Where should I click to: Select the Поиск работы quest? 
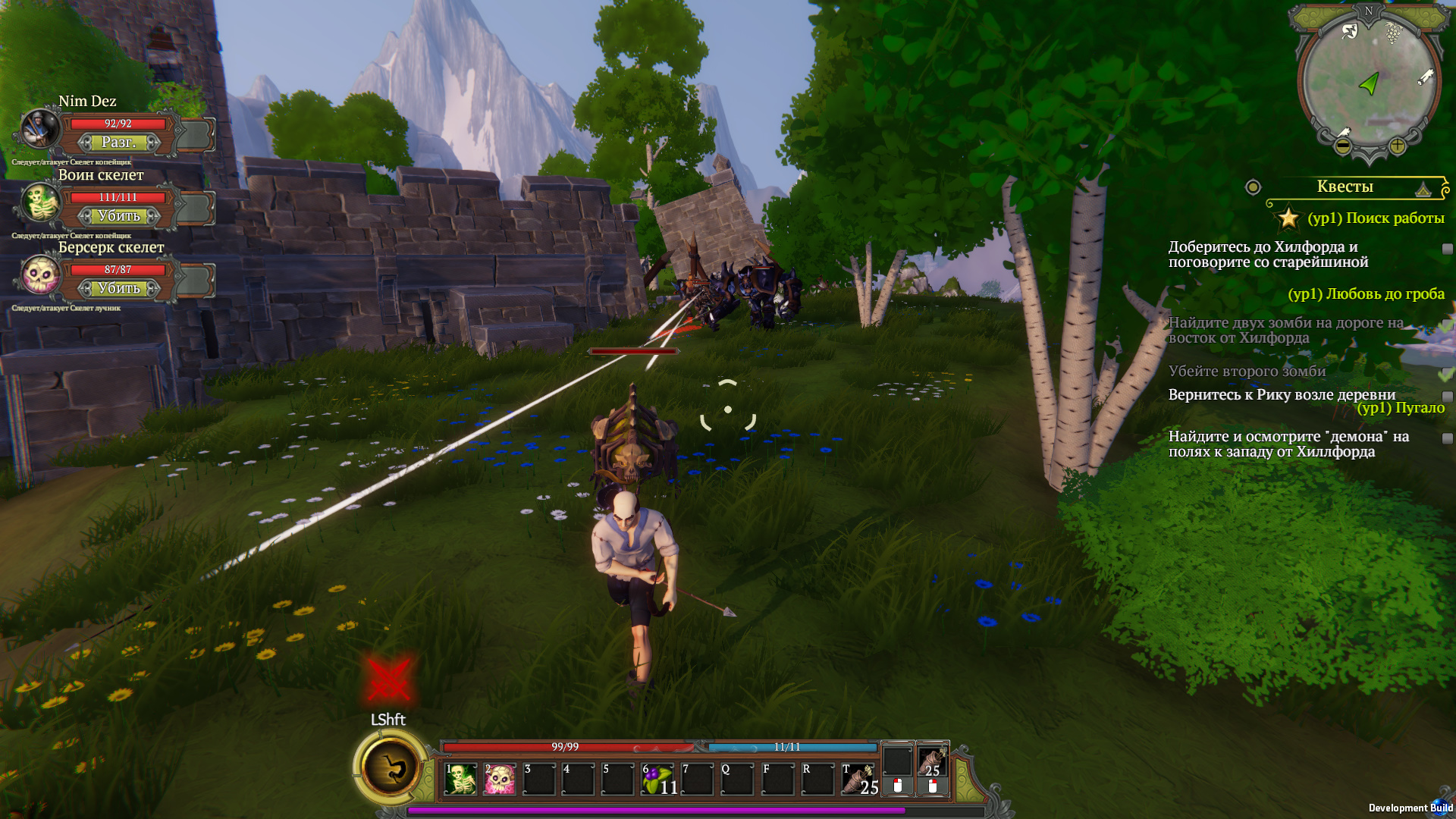pos(1376,218)
